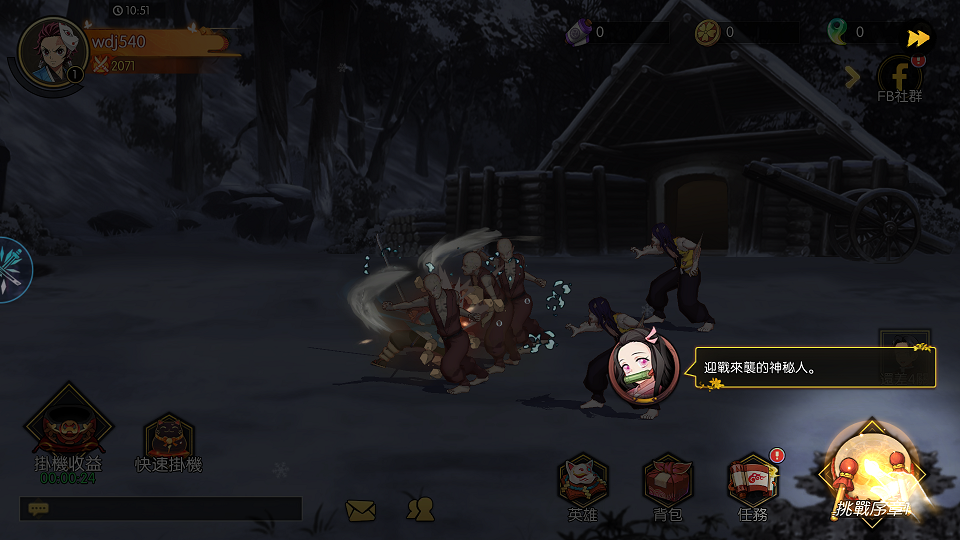Activate the double-arrow fast forward button
Image resolution: width=960 pixels, height=540 pixels.
[x=918, y=38]
